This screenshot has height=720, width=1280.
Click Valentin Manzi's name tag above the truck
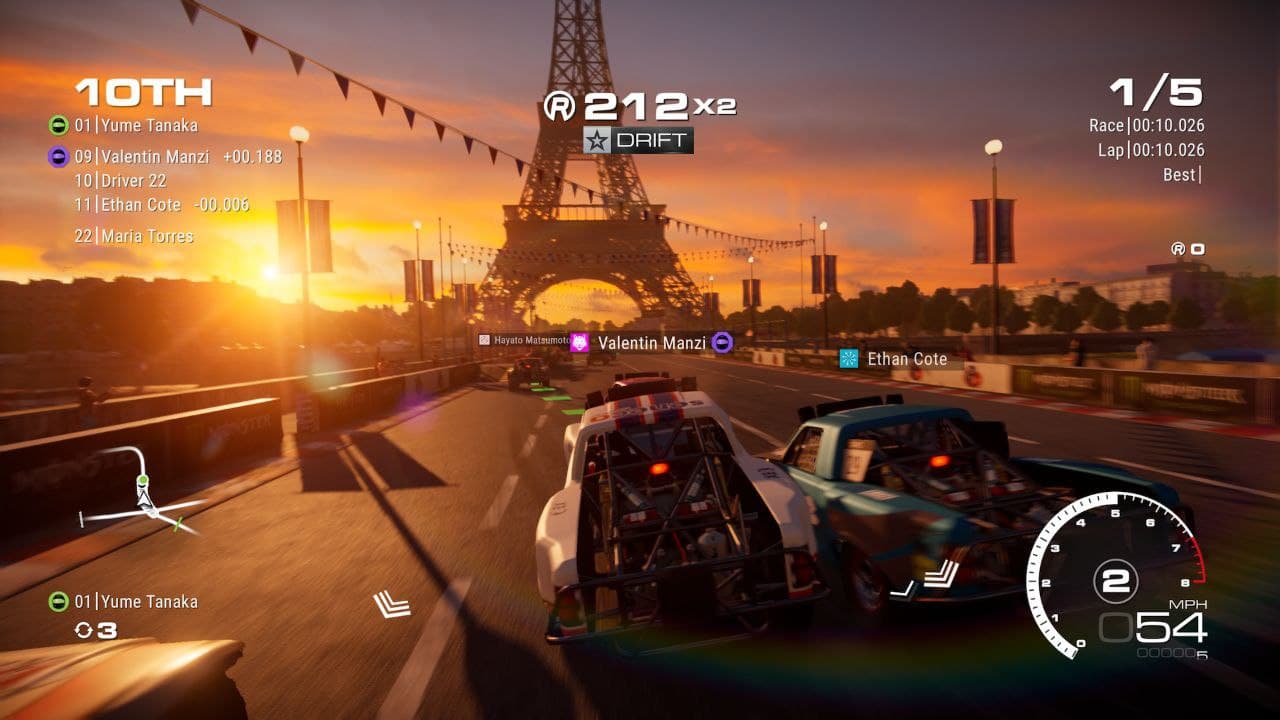click(x=651, y=343)
